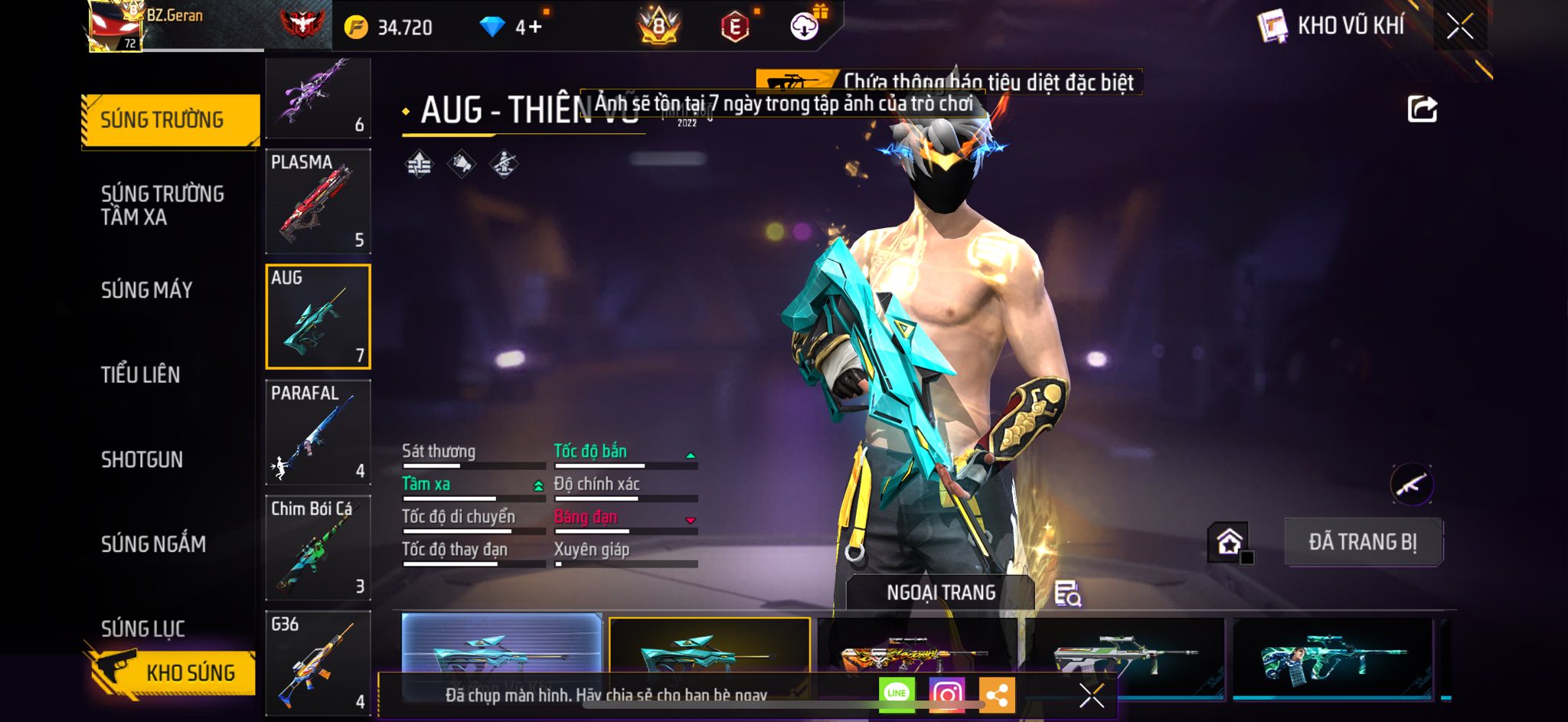Pick the G36 weapon tile
Viewport: 1568px width, 722px height.
pos(318,663)
